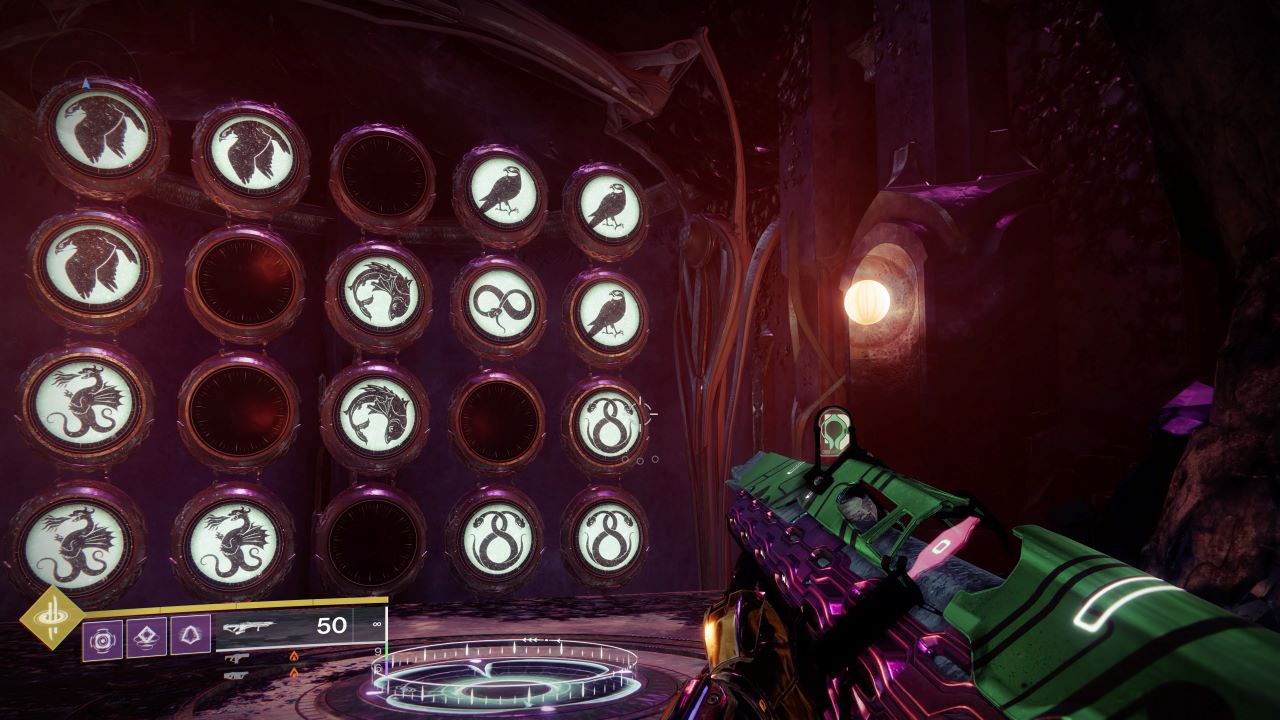Click the yellow super energy bar above the abilities

[x=230, y=605]
